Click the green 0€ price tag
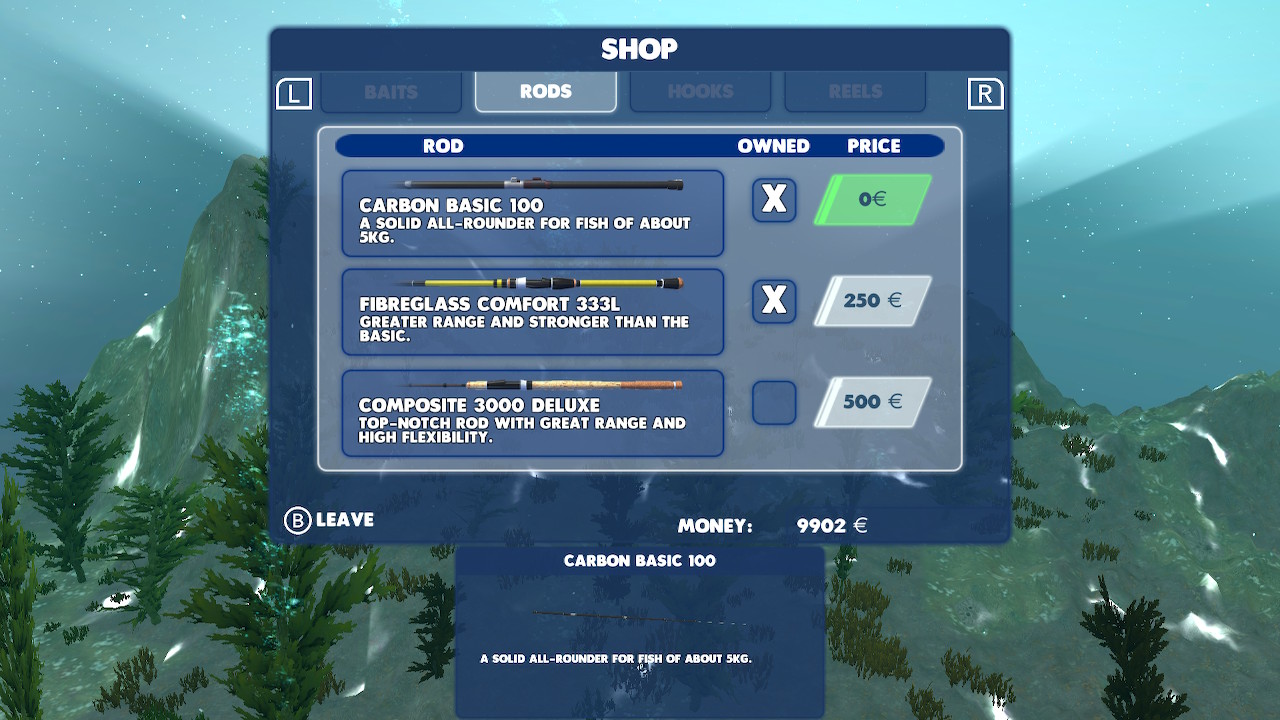The height and width of the screenshot is (720, 1280). click(872, 199)
